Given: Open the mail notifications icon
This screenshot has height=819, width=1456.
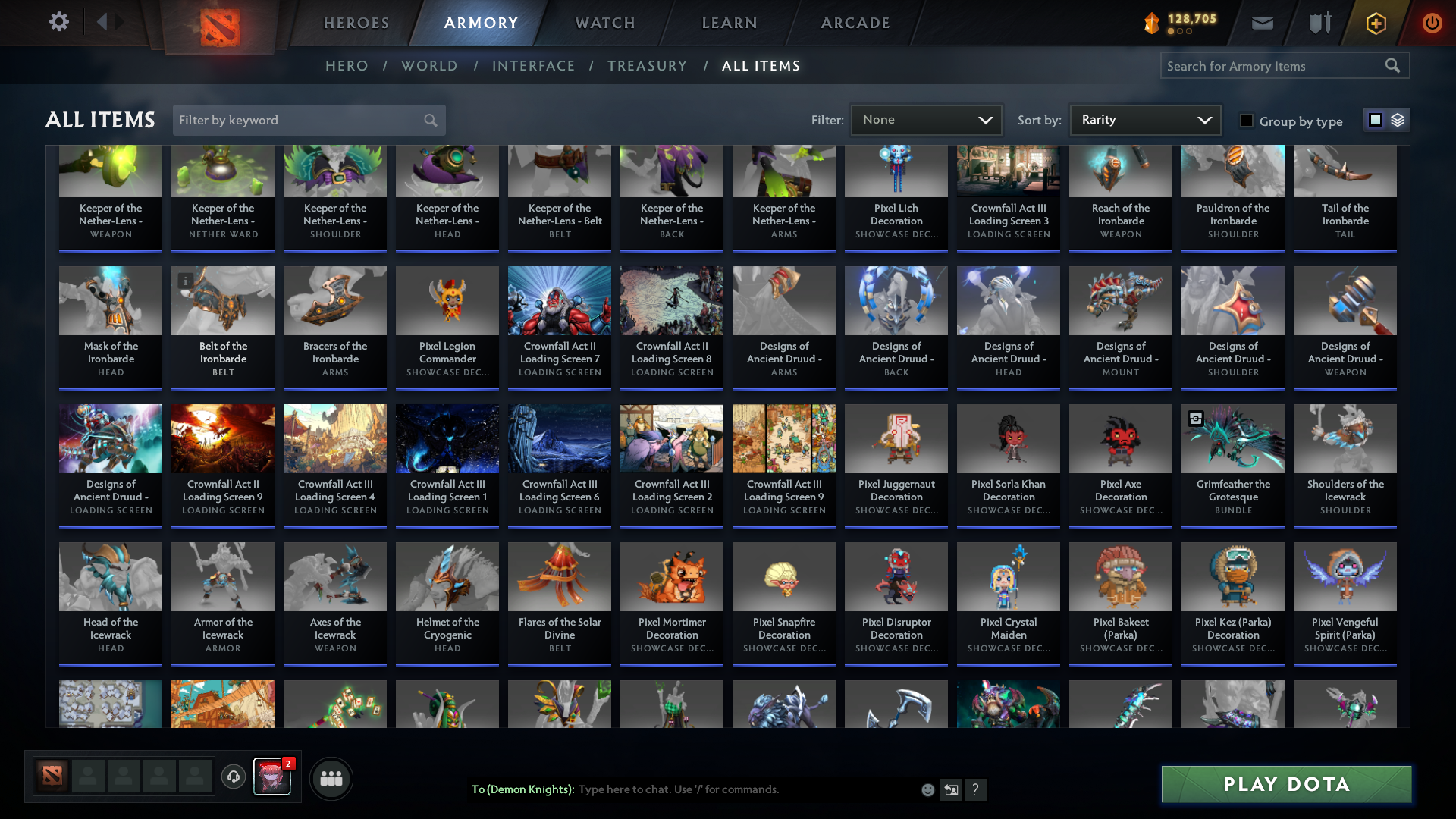Looking at the screenshot, I should tap(1261, 22).
